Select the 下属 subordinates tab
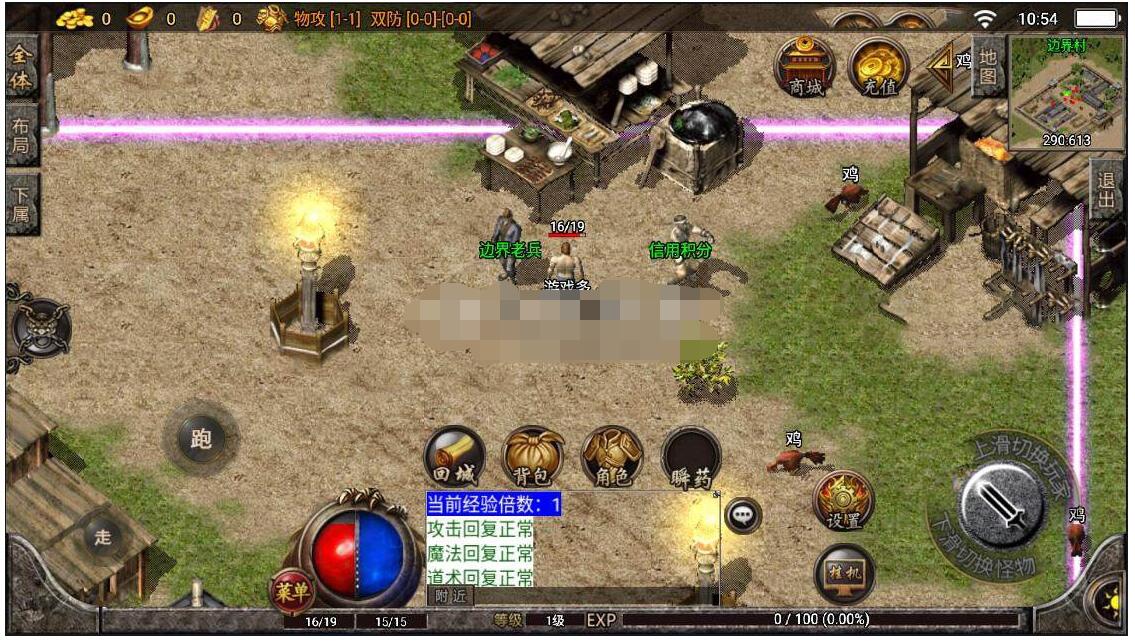Screen dimensions: 1135x643 point(20,204)
